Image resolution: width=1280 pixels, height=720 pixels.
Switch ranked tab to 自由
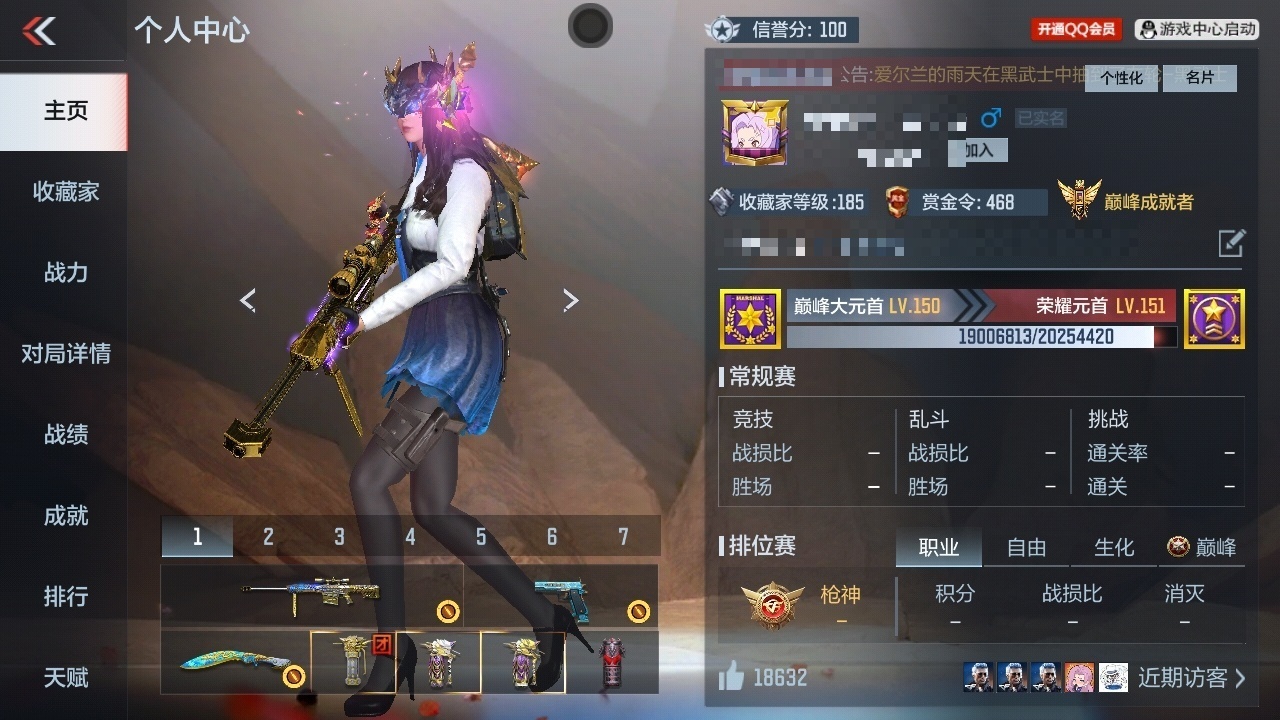click(1026, 548)
